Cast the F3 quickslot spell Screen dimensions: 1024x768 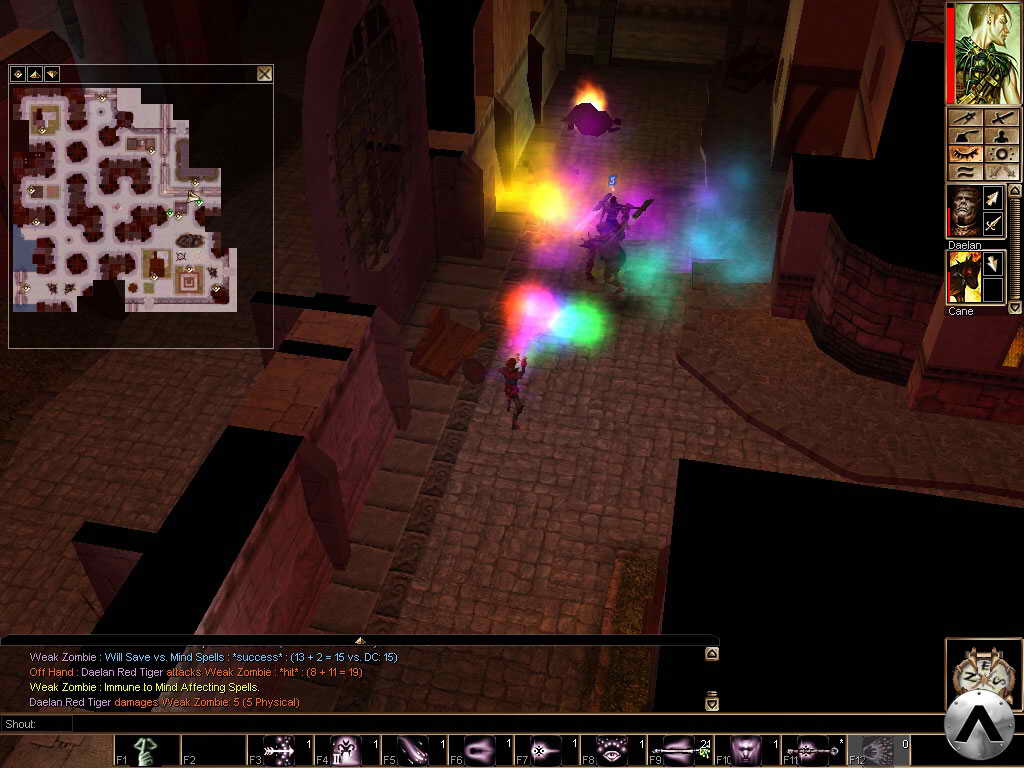point(279,751)
